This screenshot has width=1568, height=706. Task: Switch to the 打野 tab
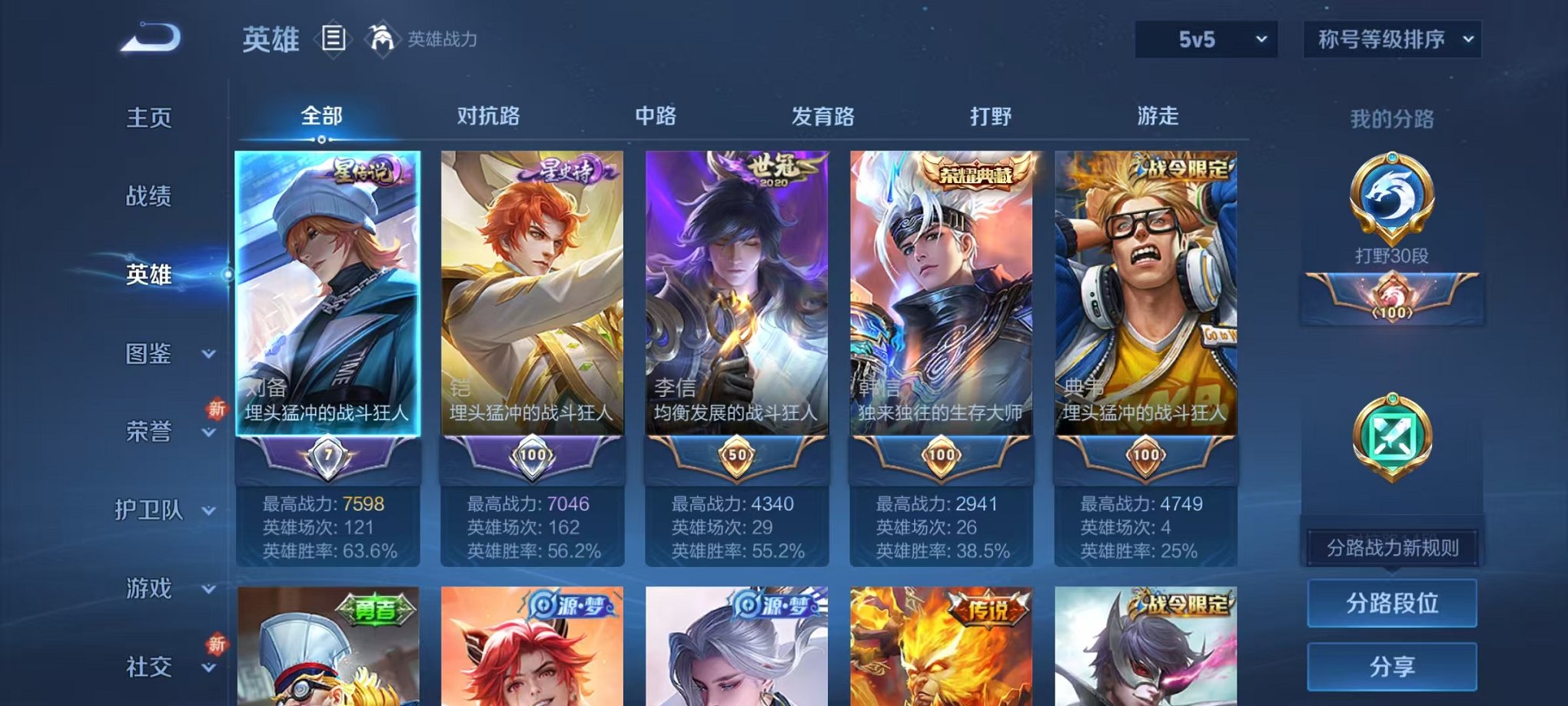point(993,116)
